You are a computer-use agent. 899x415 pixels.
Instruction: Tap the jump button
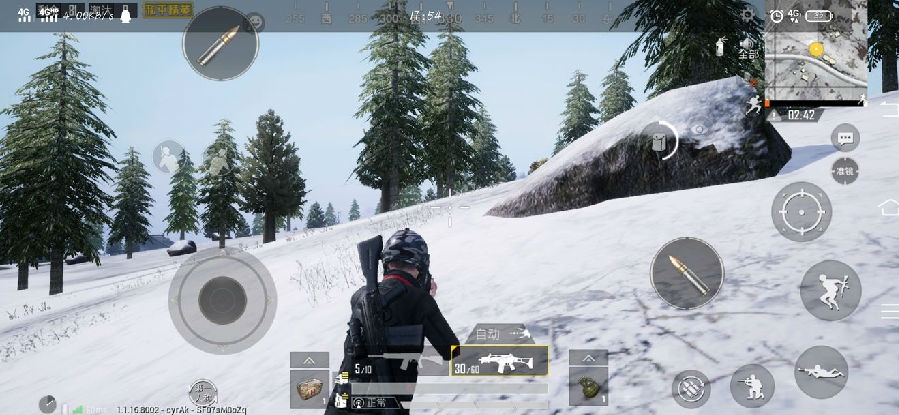point(830,290)
